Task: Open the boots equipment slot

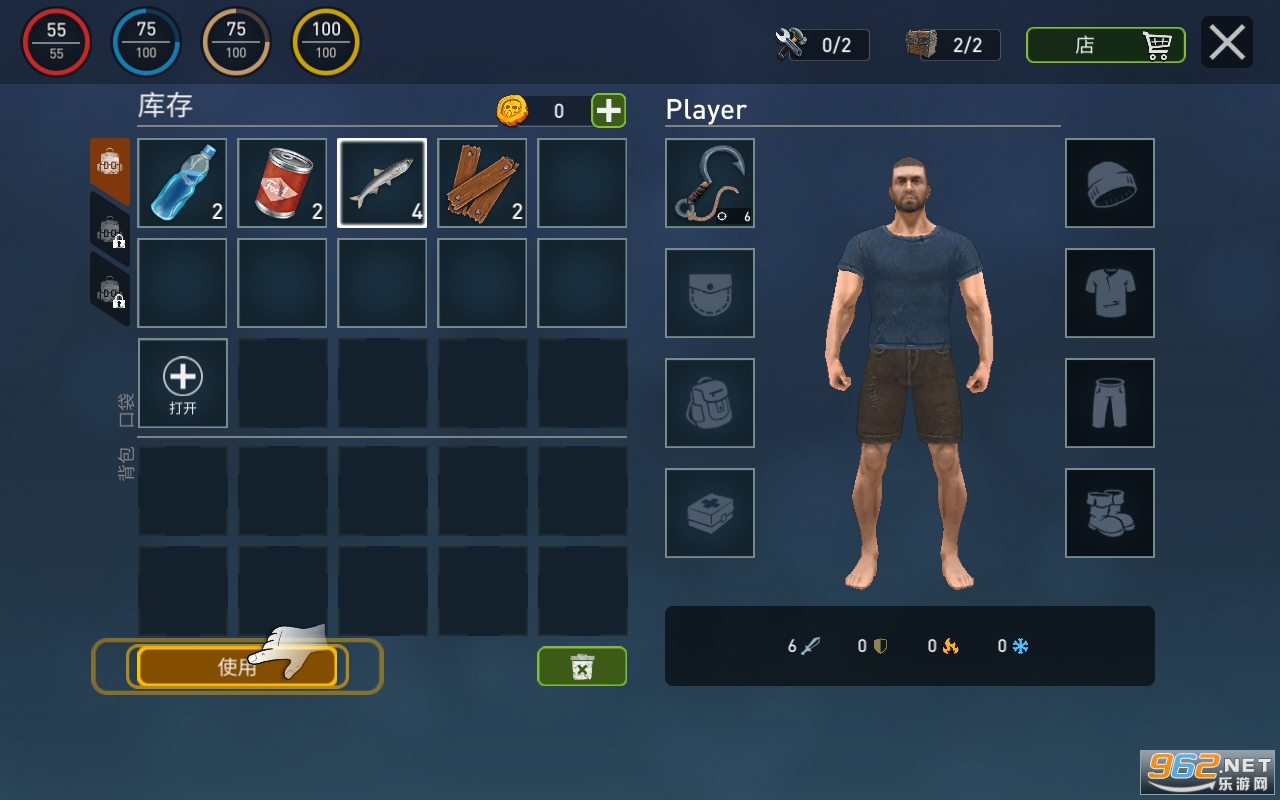Action: tap(1110, 513)
